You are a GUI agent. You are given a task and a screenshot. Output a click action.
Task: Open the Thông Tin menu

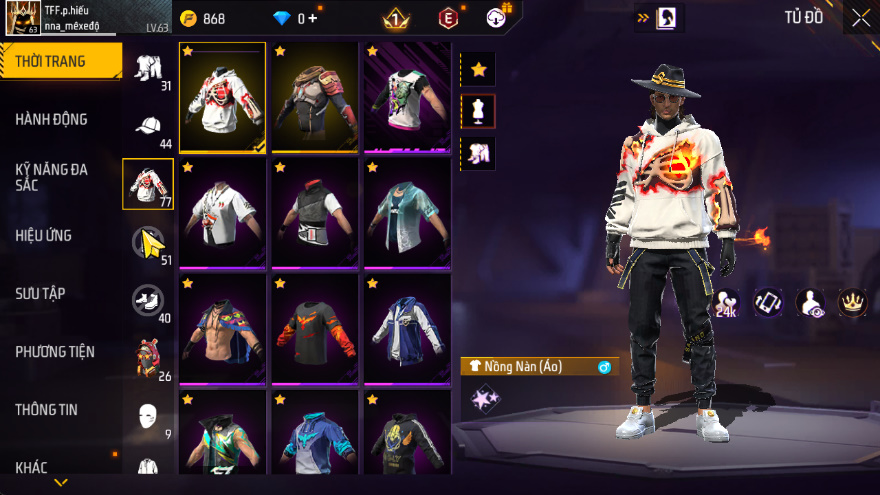(x=46, y=409)
